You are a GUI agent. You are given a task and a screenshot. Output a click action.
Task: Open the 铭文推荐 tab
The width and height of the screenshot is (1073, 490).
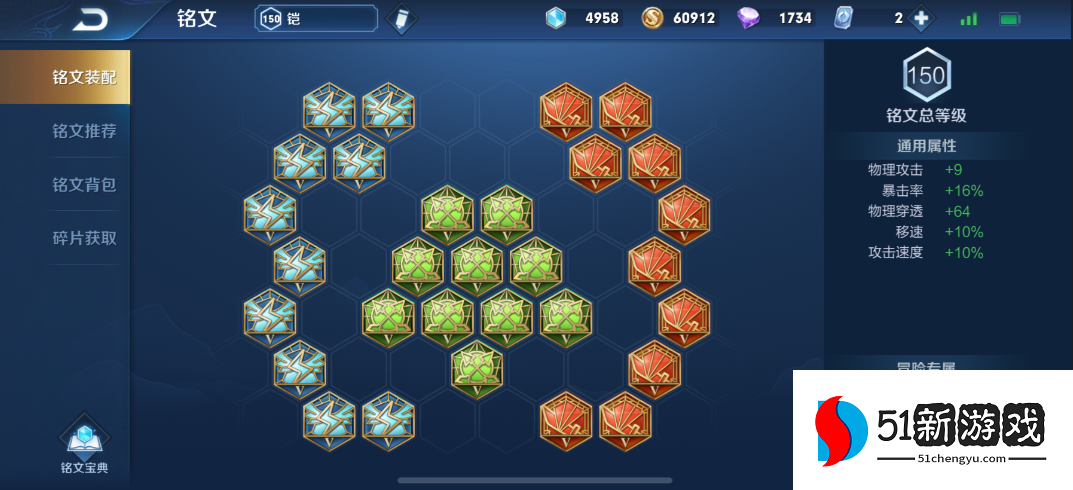tap(84, 131)
